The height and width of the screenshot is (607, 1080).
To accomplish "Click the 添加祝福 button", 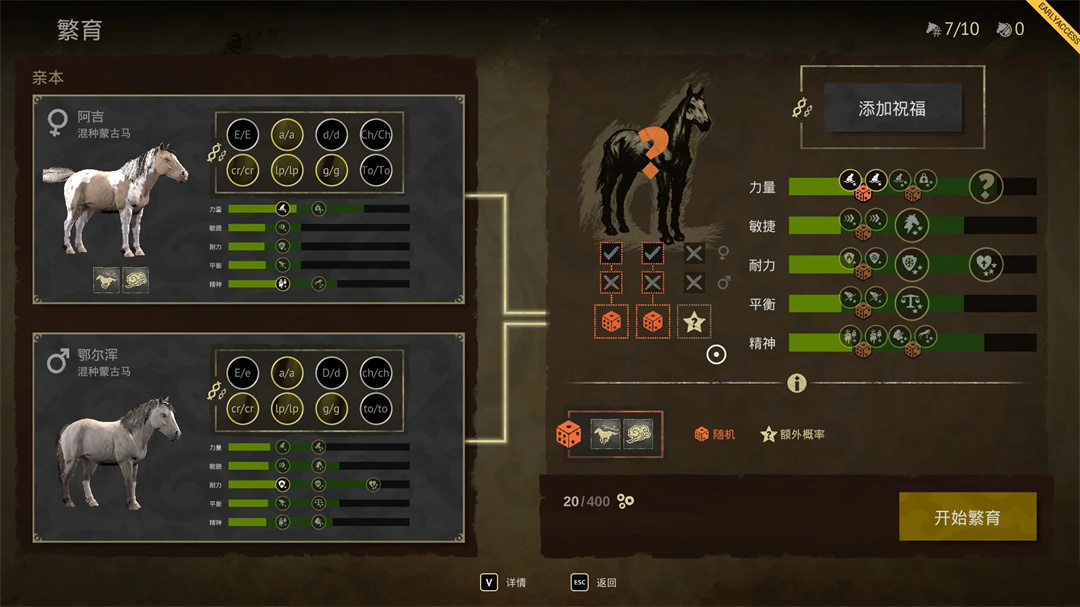I will pos(892,108).
